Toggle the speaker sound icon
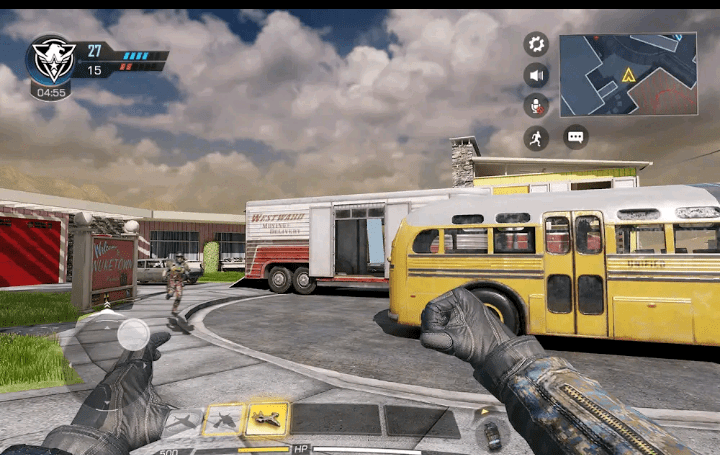The height and width of the screenshot is (455, 720). tap(536, 75)
